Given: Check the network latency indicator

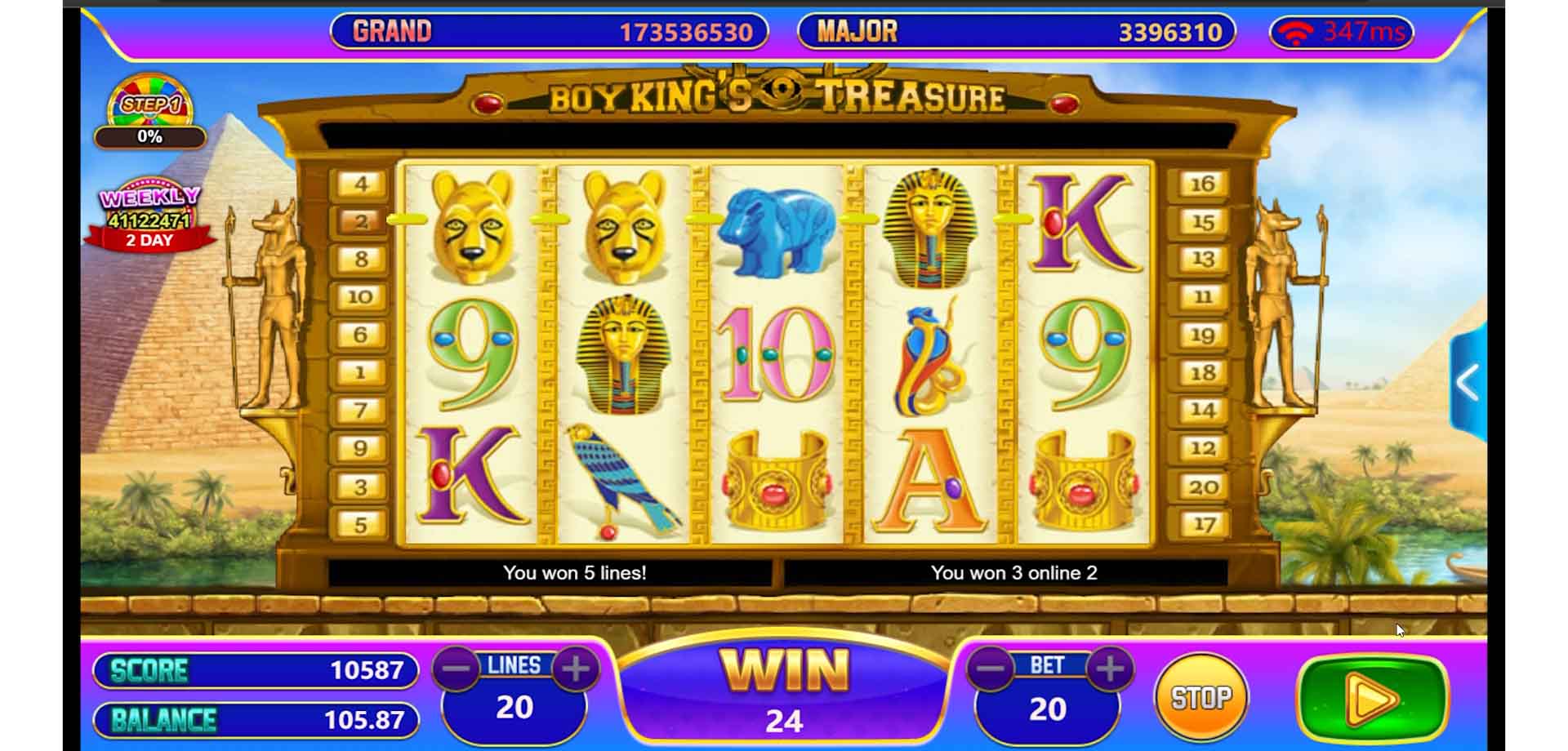Looking at the screenshot, I should tap(1341, 33).
